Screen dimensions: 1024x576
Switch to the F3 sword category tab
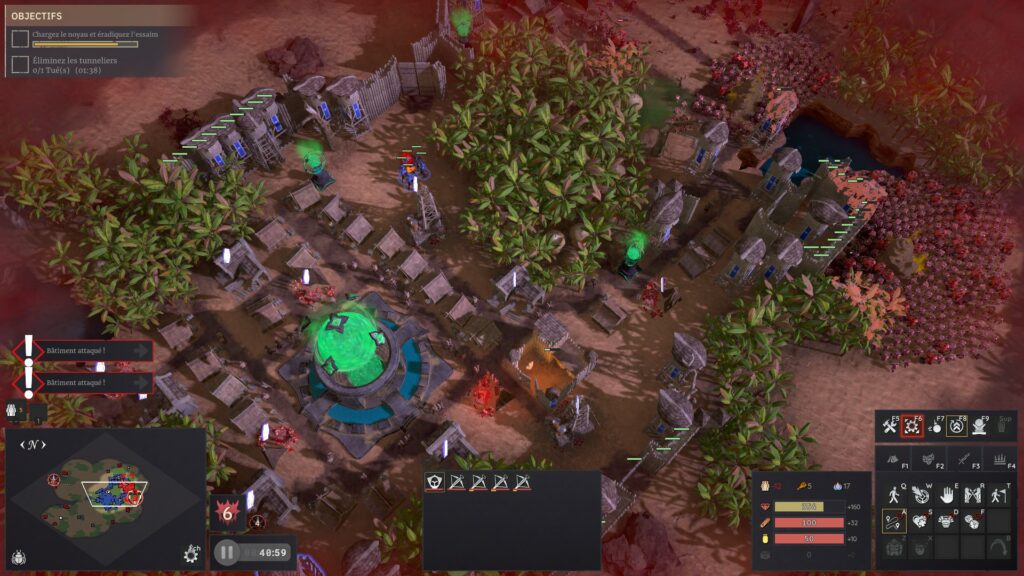(964, 458)
